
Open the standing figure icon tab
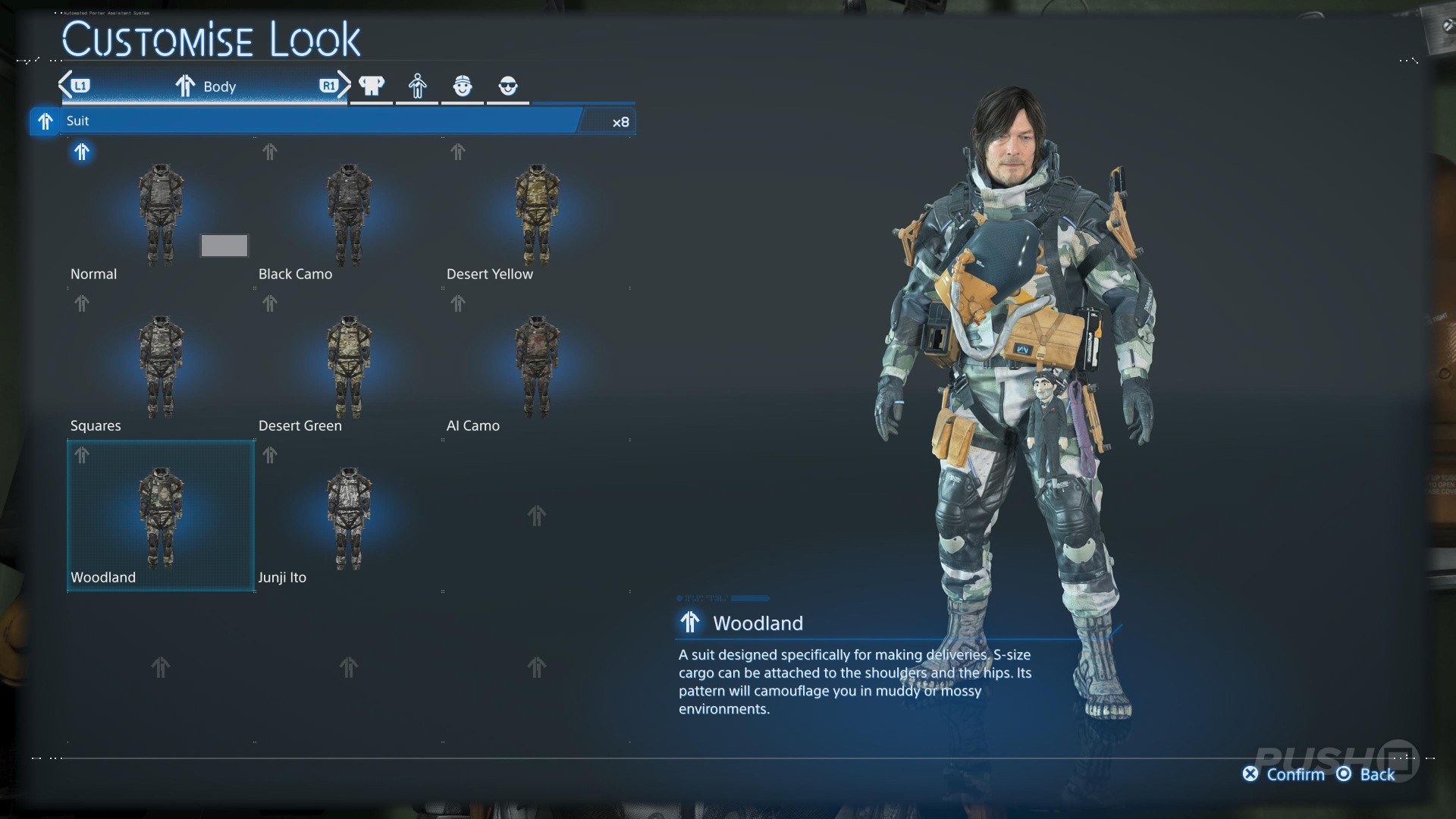point(417,86)
